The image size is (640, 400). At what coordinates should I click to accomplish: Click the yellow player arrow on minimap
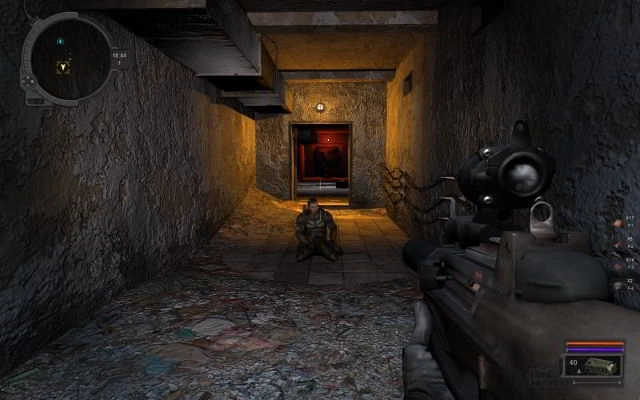[x=65, y=67]
